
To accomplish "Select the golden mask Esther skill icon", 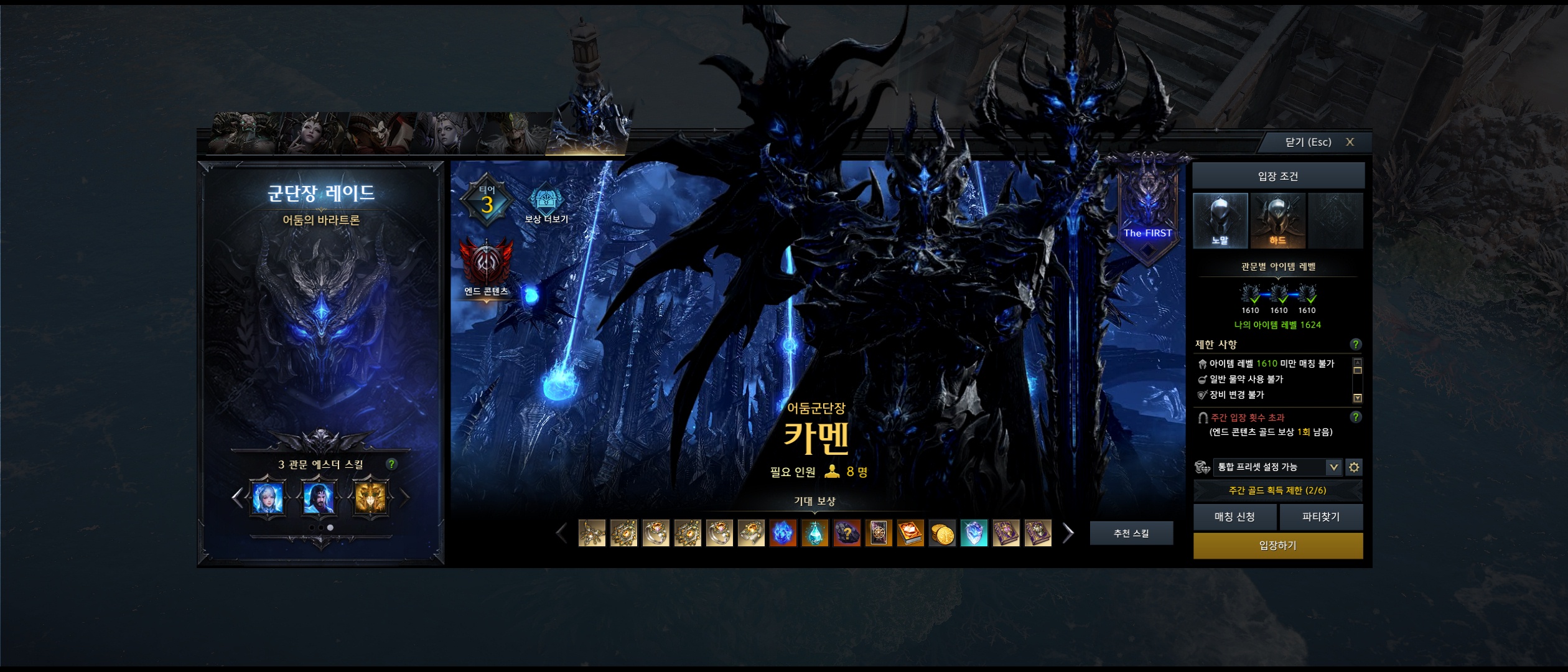I will (x=370, y=498).
